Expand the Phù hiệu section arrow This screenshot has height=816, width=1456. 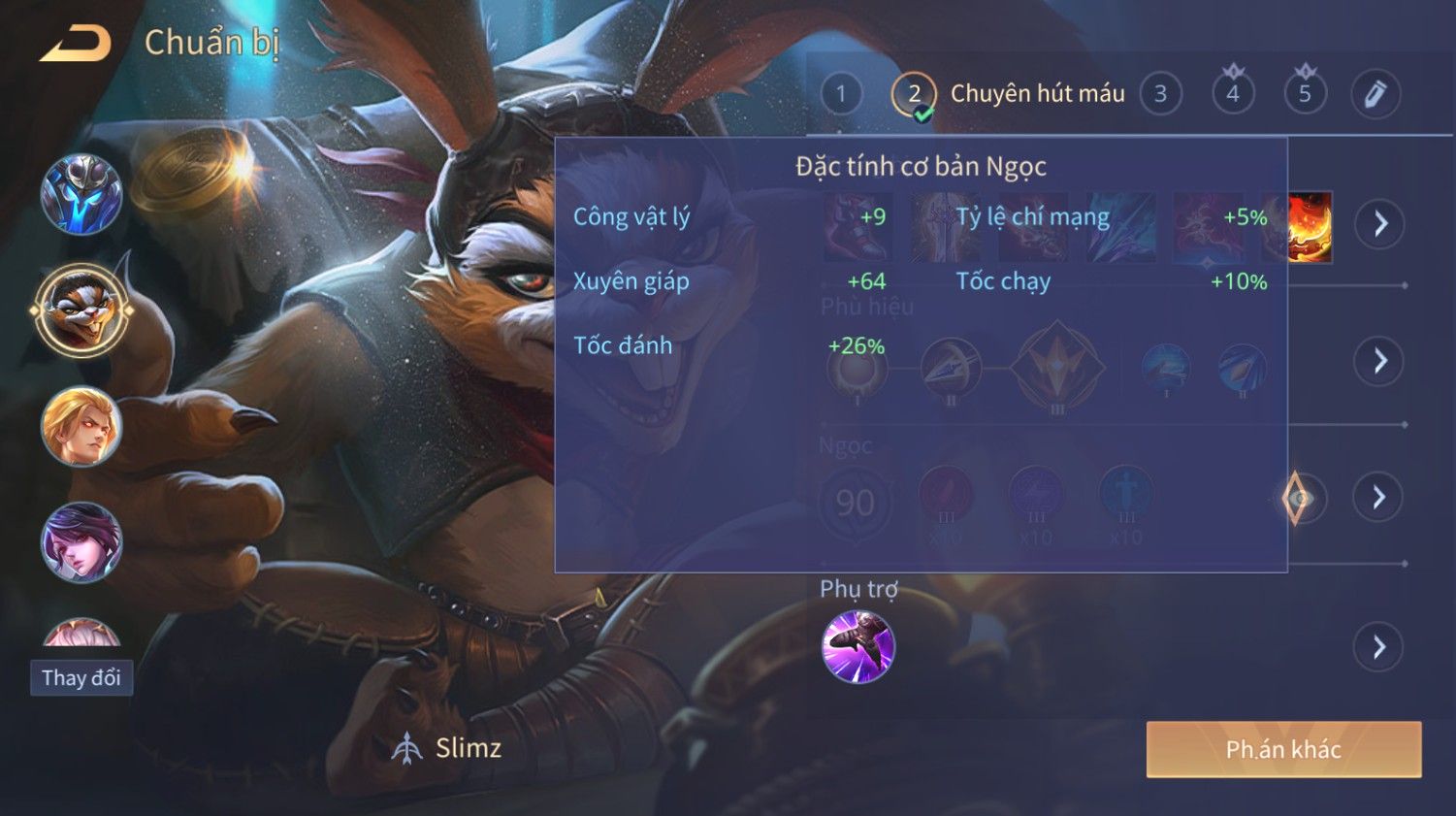(1379, 361)
